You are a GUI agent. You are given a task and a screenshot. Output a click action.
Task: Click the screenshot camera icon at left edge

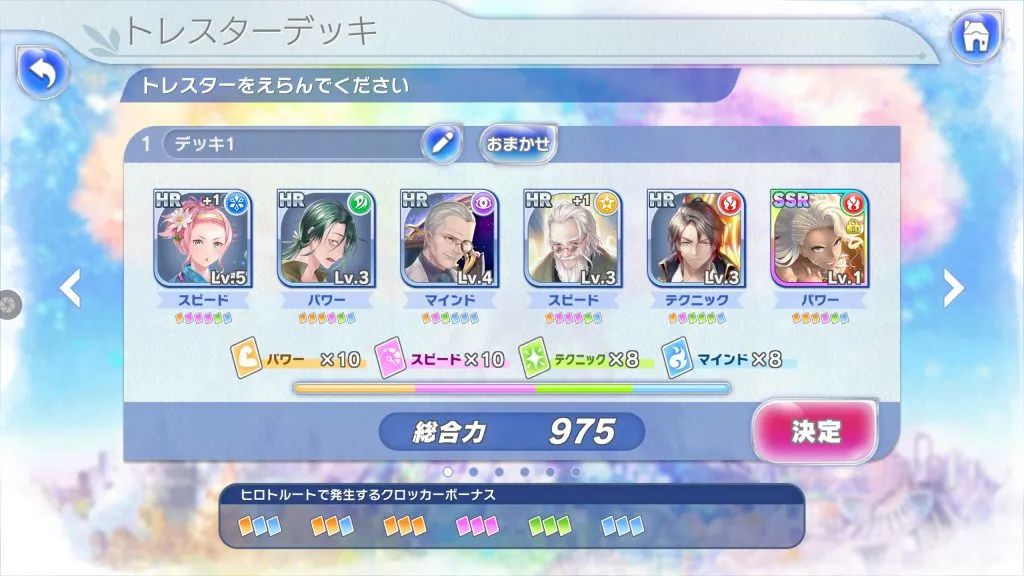5,300
